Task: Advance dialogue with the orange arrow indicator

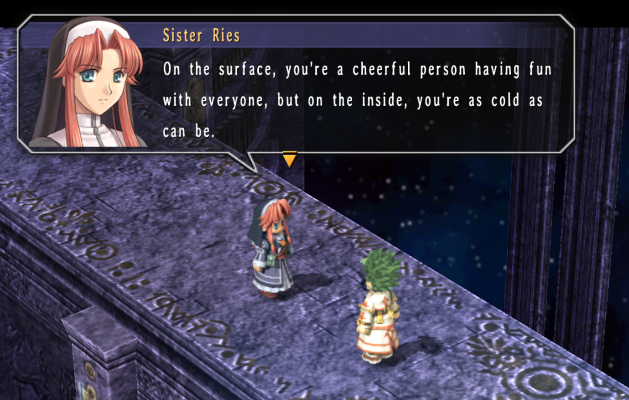Action: click(x=289, y=160)
